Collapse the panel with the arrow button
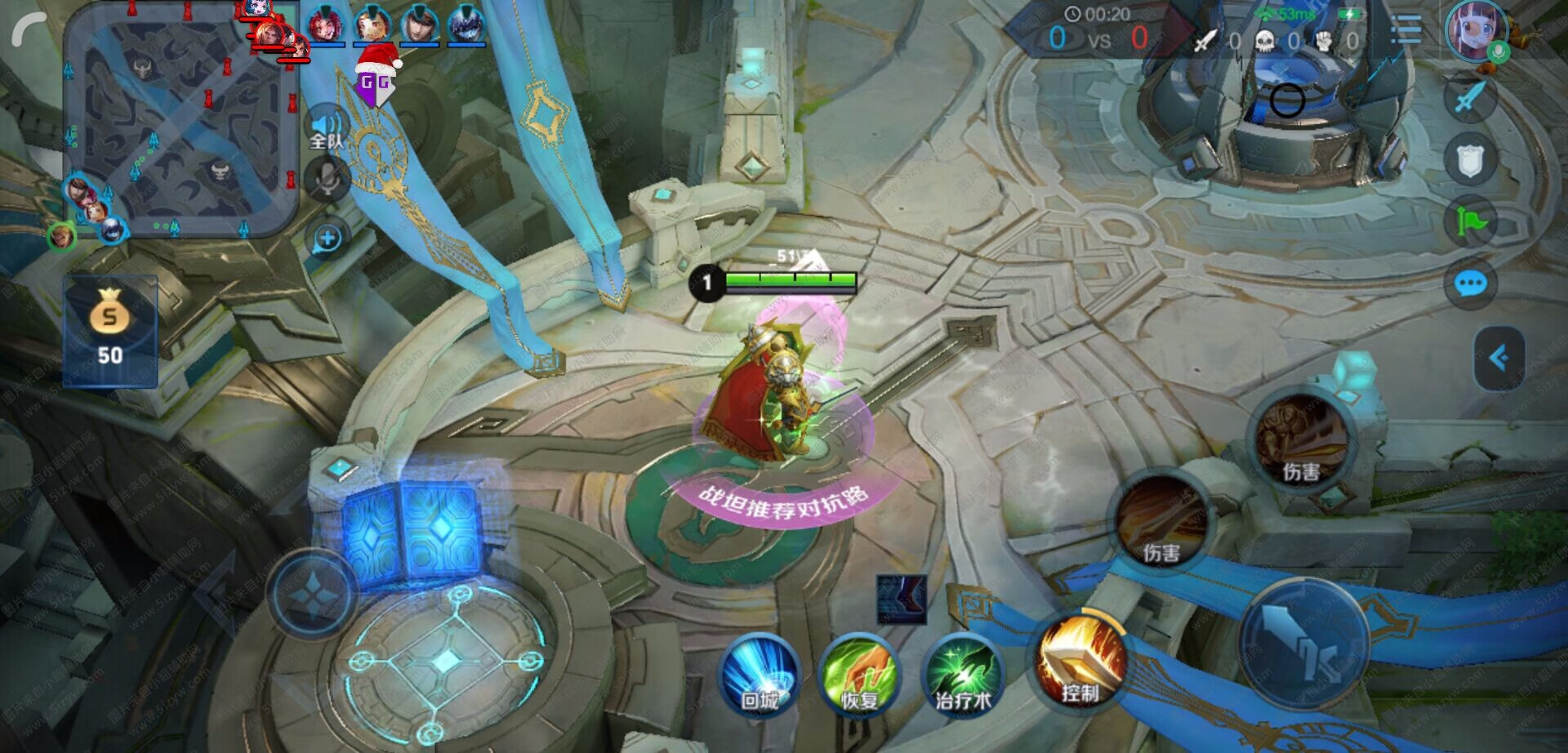Viewport: 1568px width, 753px height. pyautogui.click(x=1499, y=358)
